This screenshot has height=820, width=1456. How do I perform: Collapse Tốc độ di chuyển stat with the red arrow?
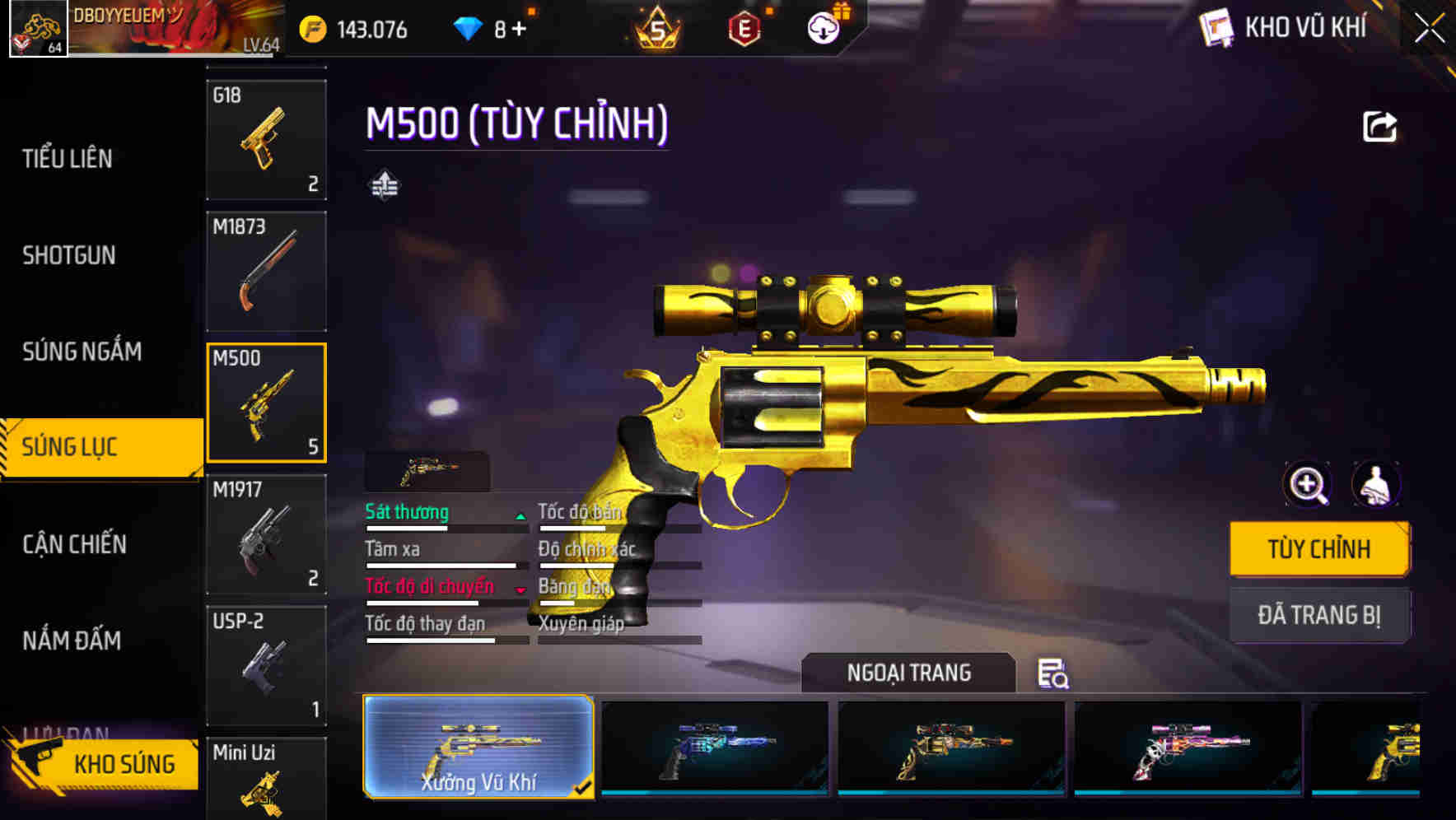[x=520, y=589]
